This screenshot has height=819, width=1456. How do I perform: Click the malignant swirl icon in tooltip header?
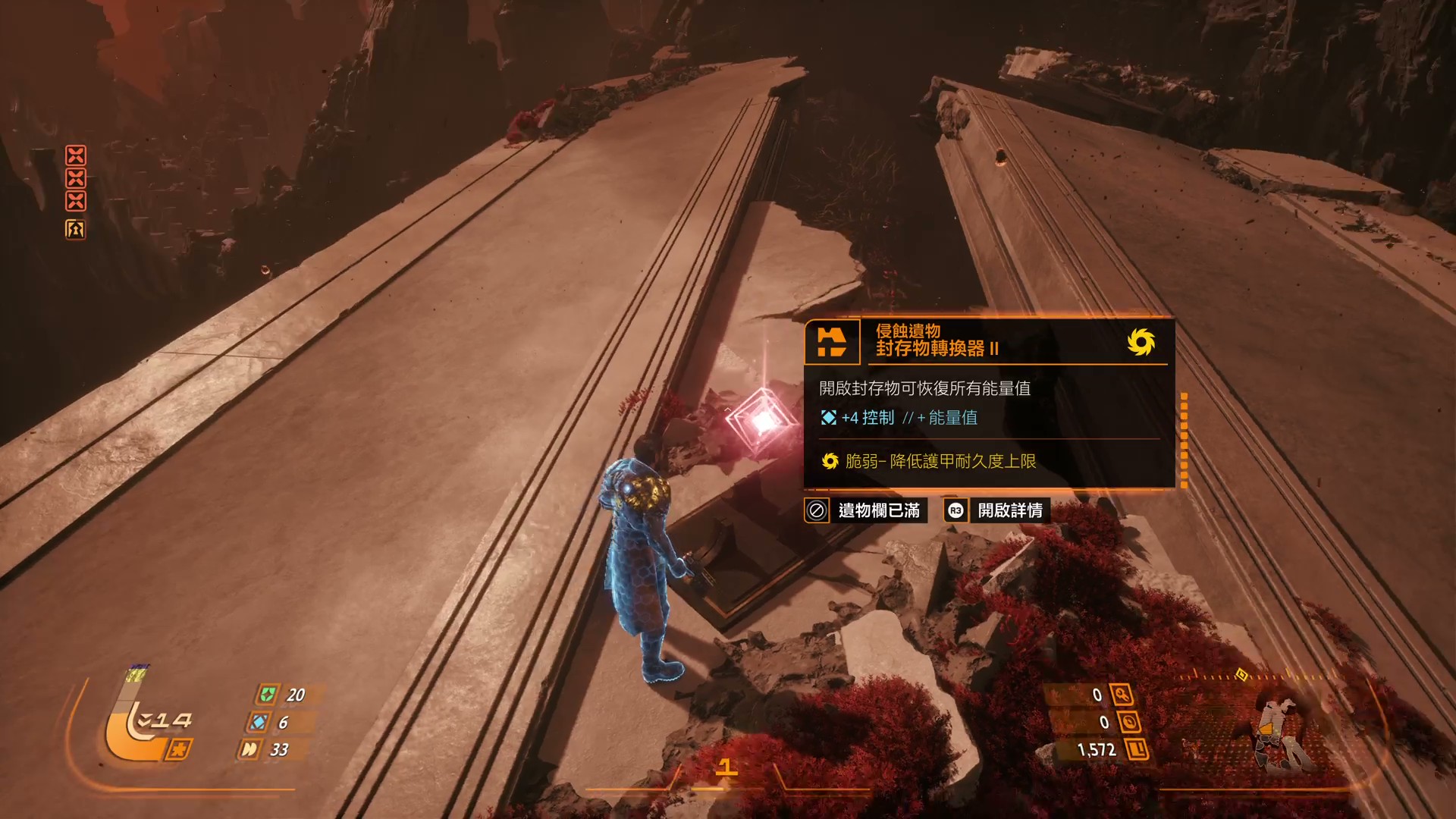[1141, 342]
